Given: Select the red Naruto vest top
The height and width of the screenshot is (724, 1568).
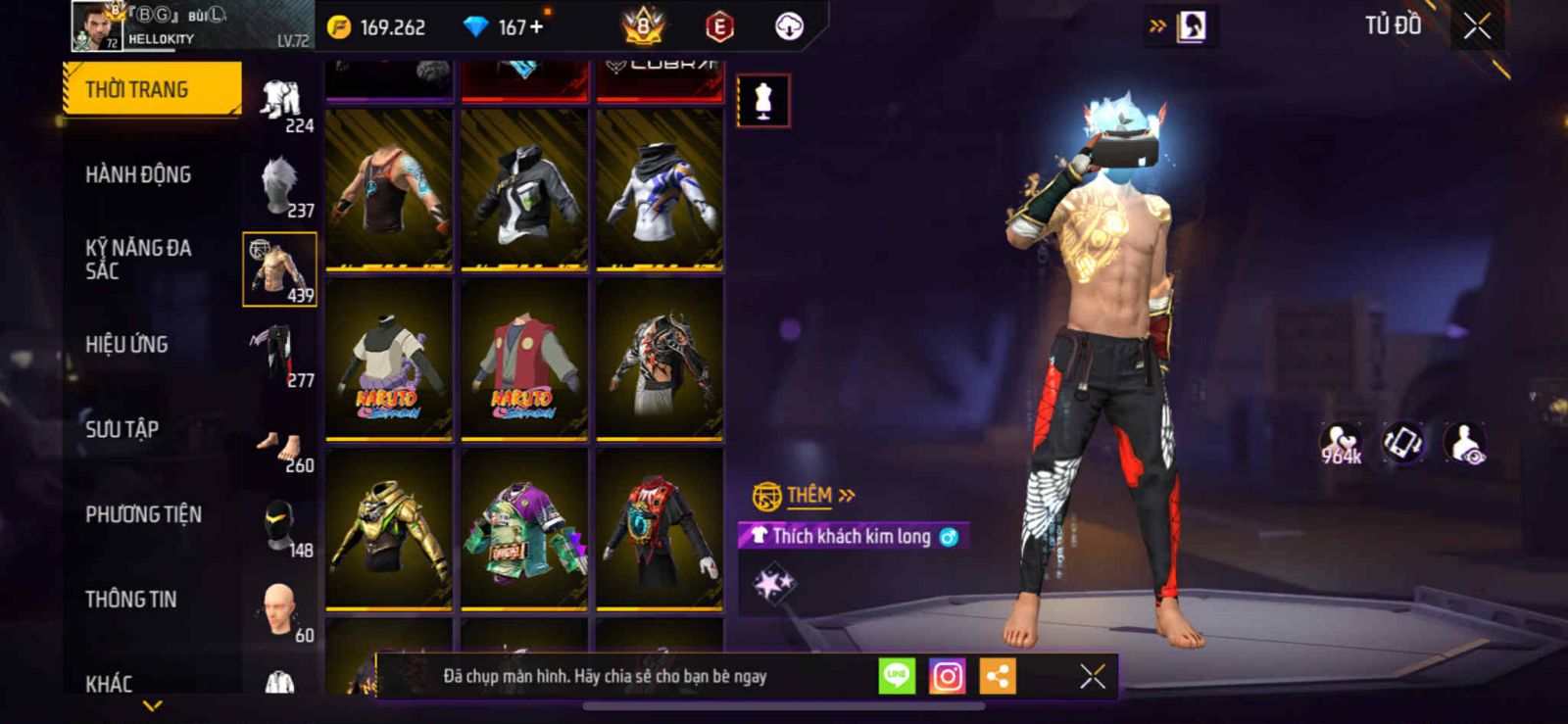Looking at the screenshot, I should click(x=524, y=359).
